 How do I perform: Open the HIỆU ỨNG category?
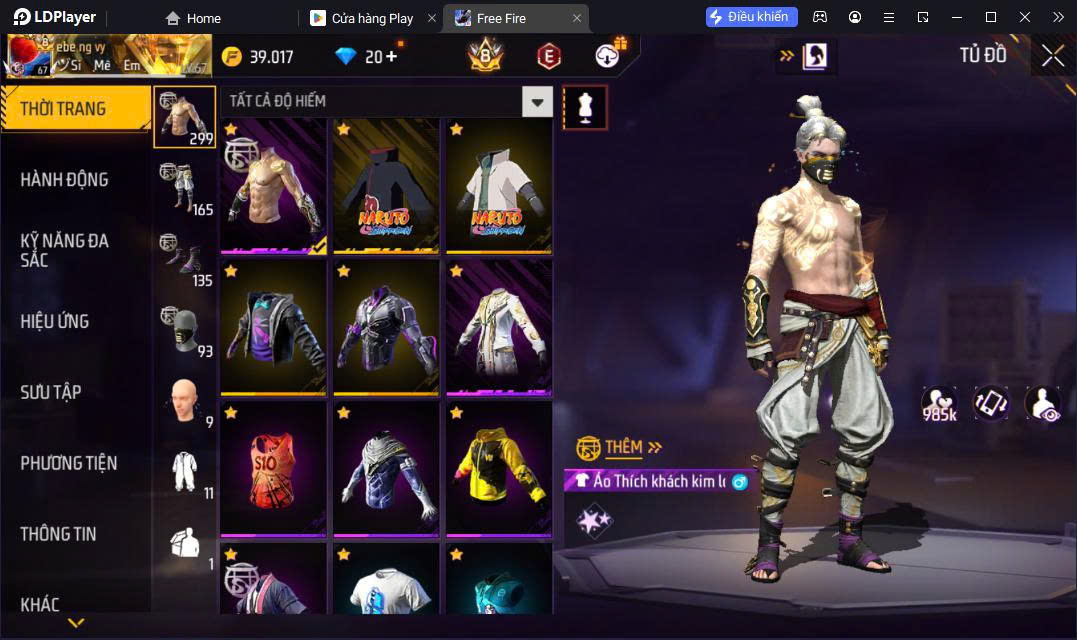click(55, 321)
